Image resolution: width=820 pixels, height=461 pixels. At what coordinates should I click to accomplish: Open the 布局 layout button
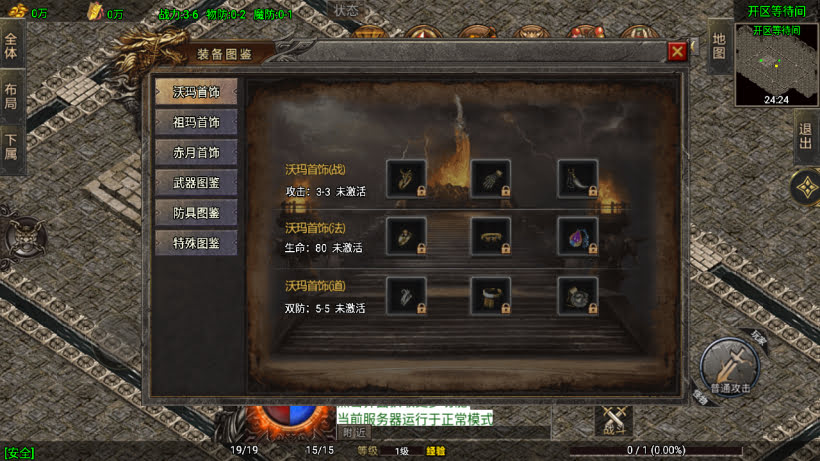click(11, 96)
